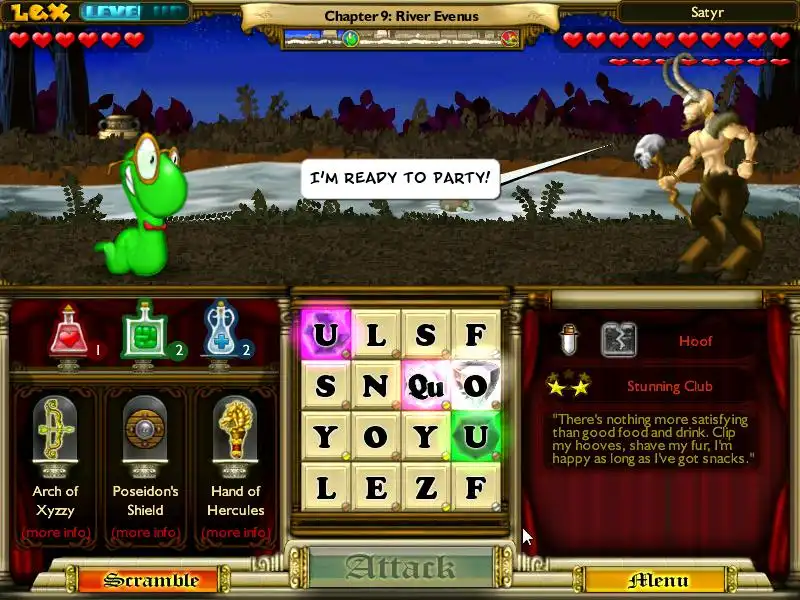Pick the pink Qu letter tile
Viewport: 800px width, 600px height.
coord(426,385)
